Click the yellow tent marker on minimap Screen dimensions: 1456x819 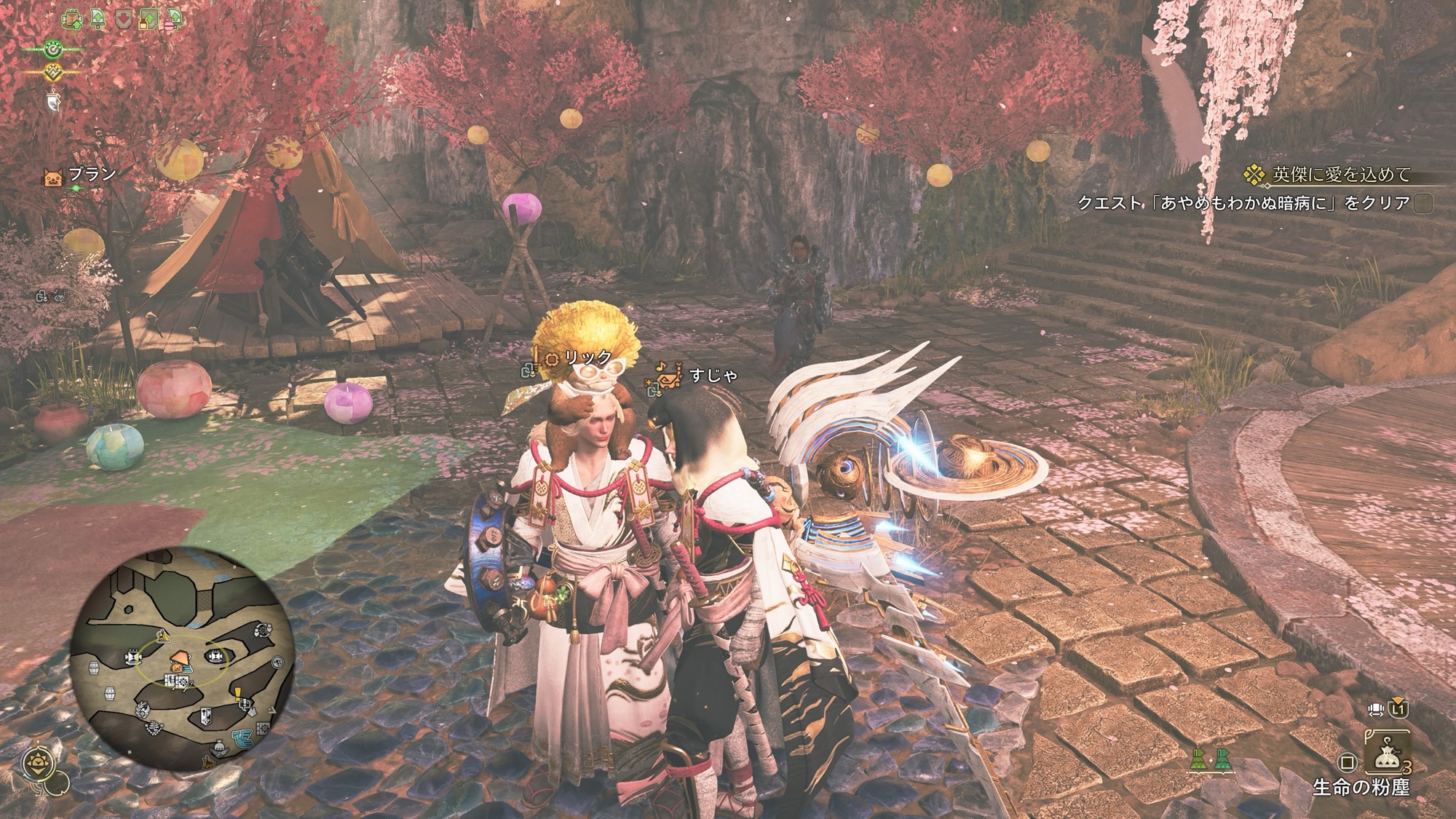pos(162,636)
